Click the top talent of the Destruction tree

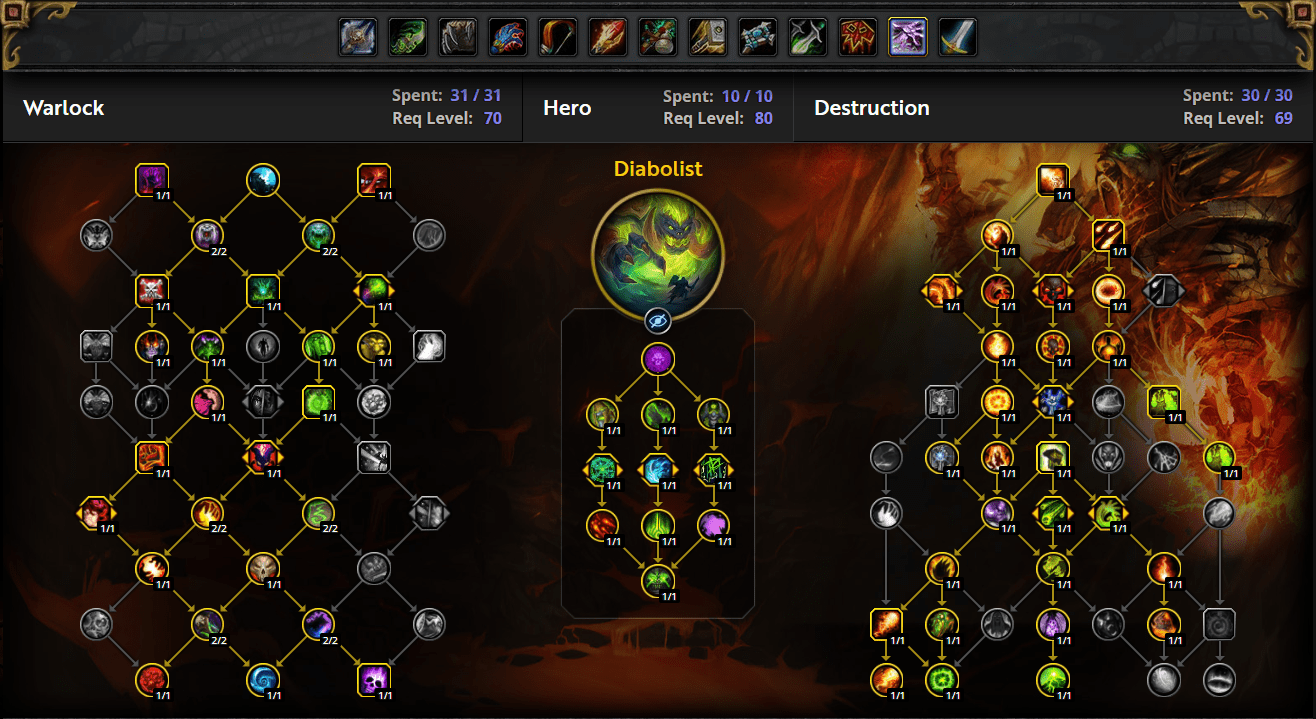1052,180
